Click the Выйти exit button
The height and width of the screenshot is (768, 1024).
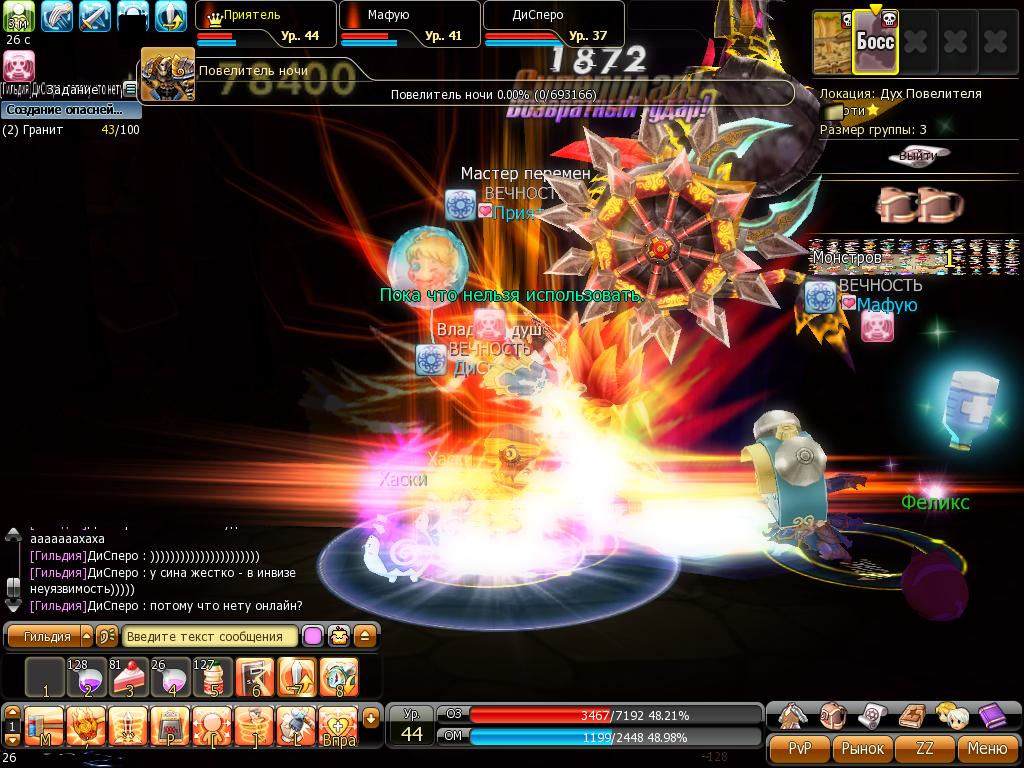point(918,155)
